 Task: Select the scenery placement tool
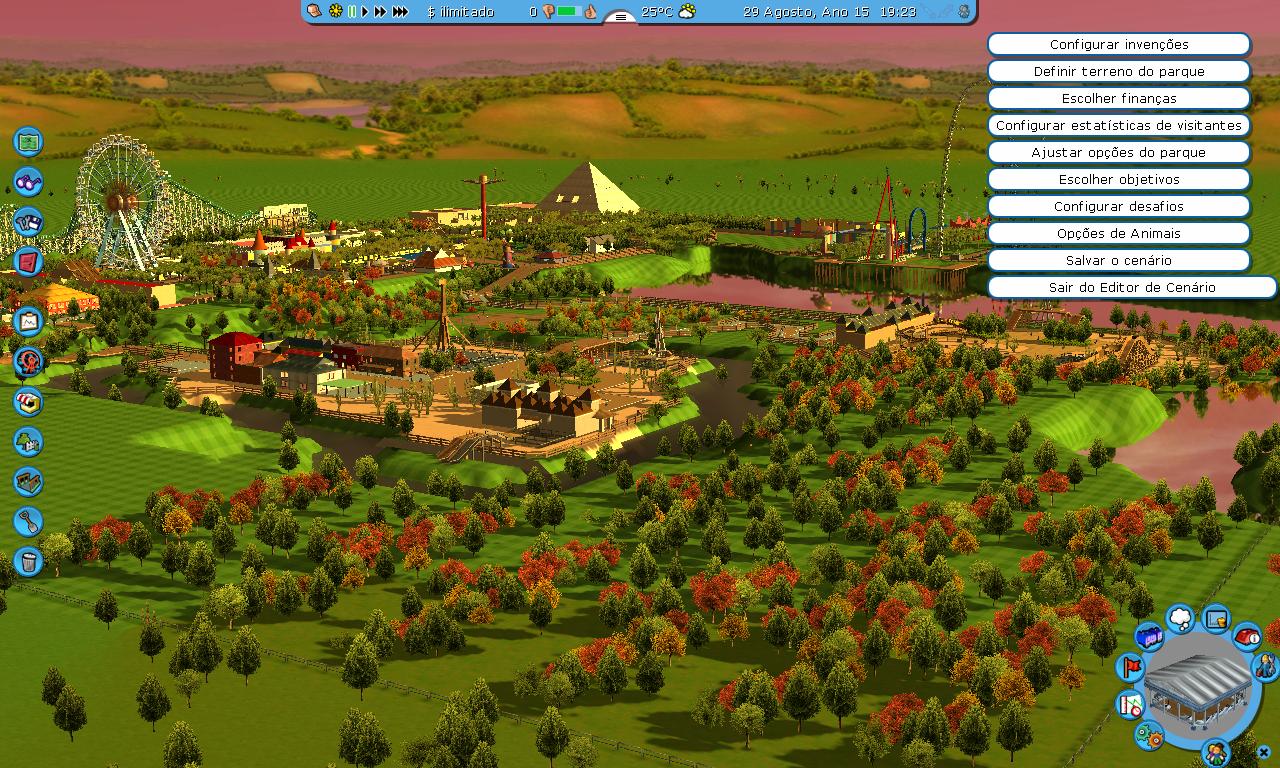pyautogui.click(x=28, y=442)
